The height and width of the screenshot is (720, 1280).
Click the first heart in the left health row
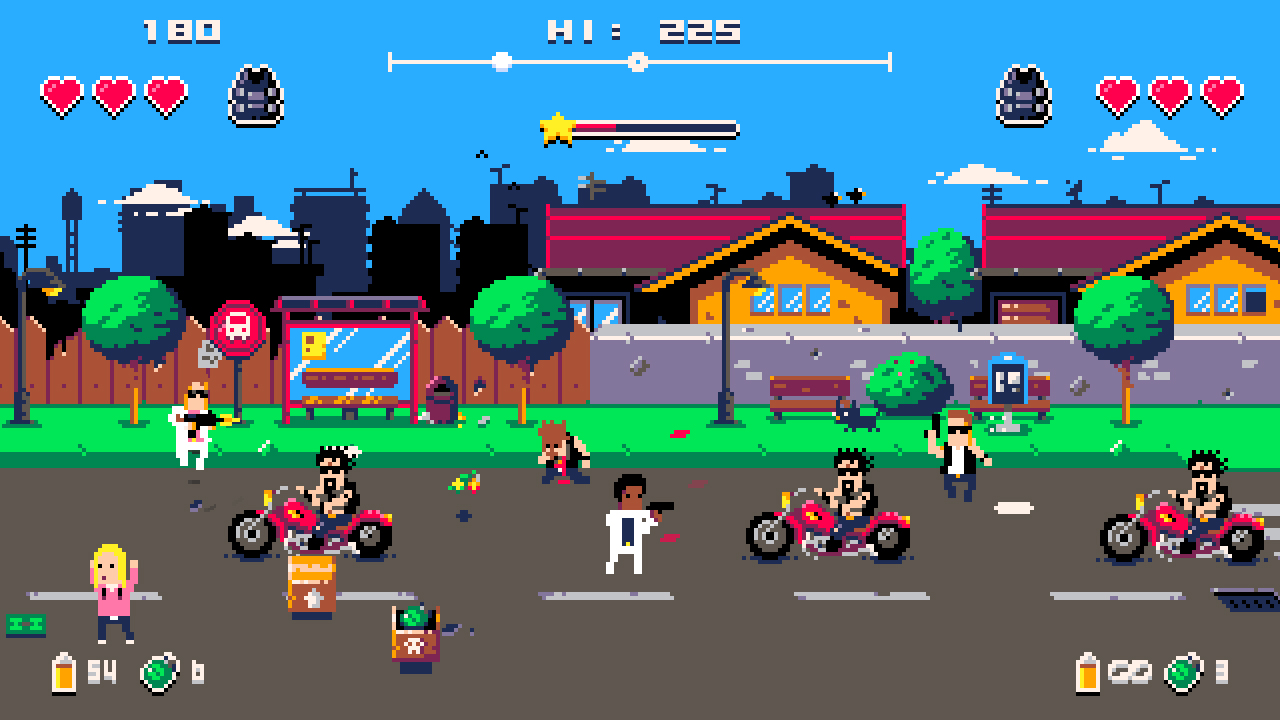62,95
